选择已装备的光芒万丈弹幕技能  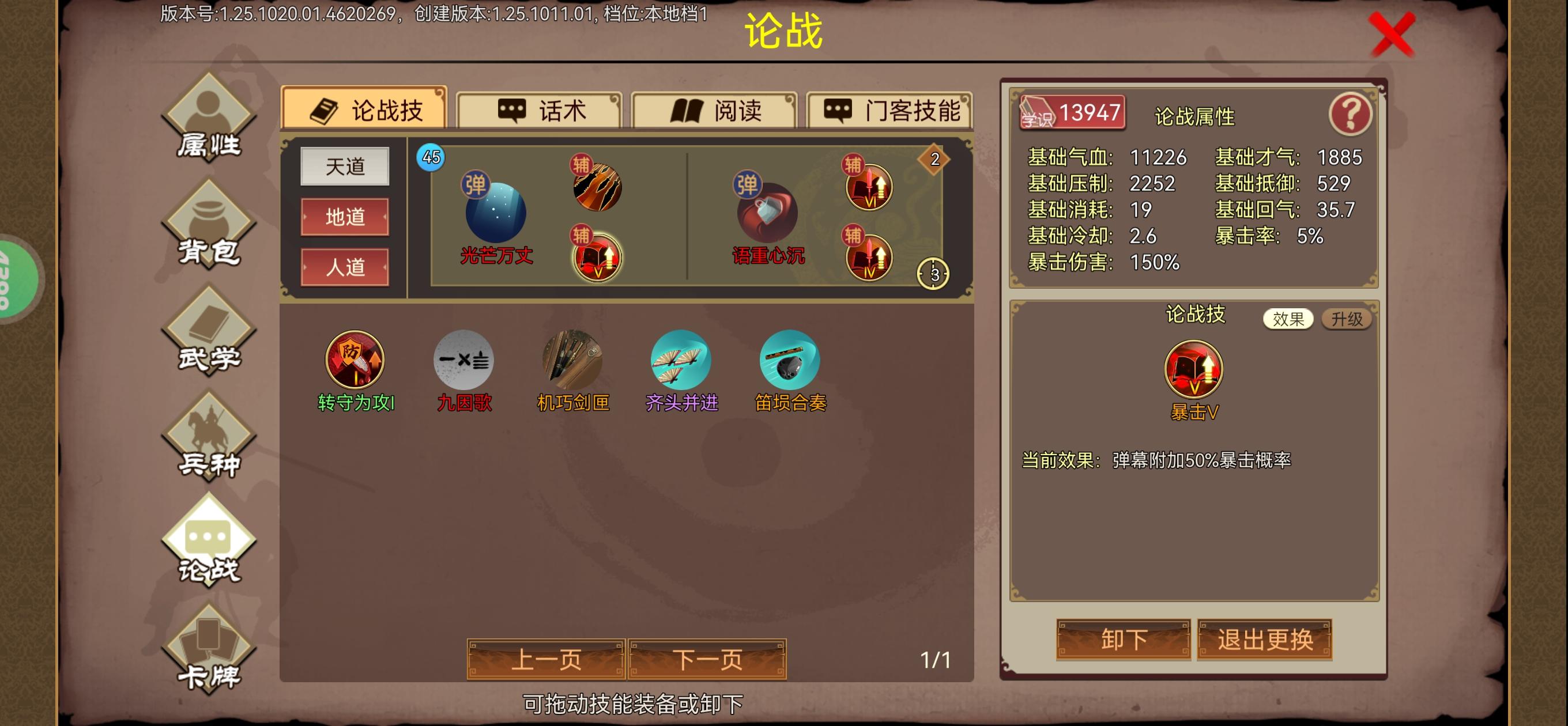tap(496, 213)
